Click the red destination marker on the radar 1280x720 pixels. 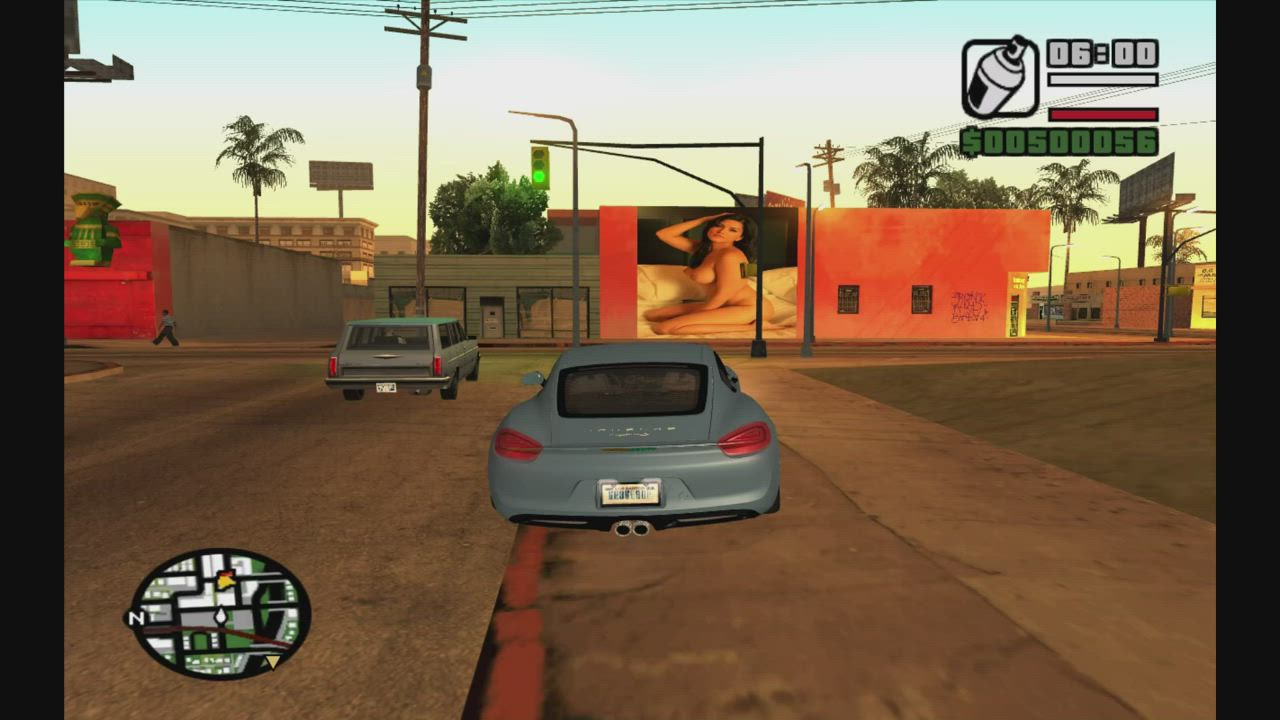tap(226, 572)
